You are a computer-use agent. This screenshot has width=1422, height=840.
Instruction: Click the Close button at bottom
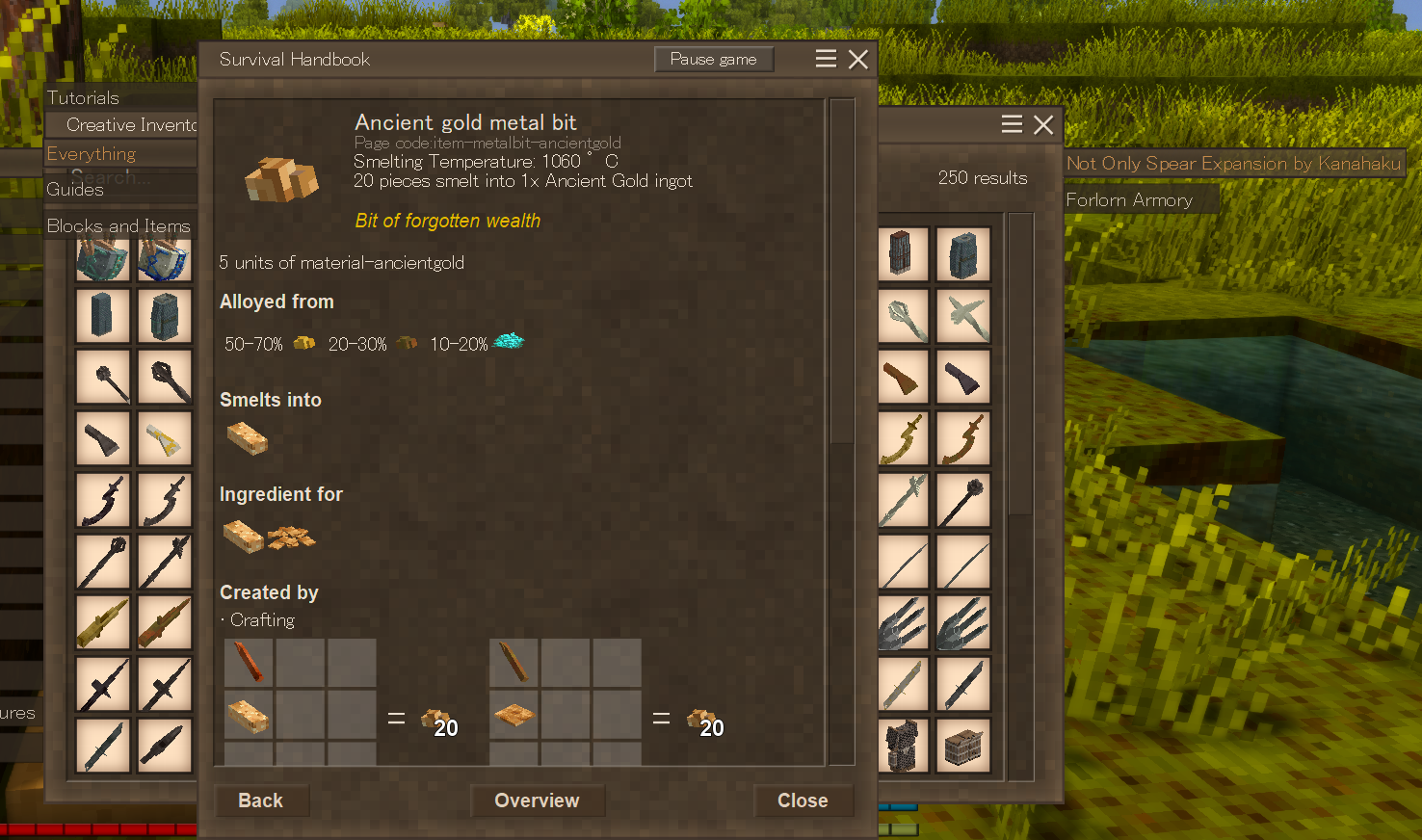[803, 801]
